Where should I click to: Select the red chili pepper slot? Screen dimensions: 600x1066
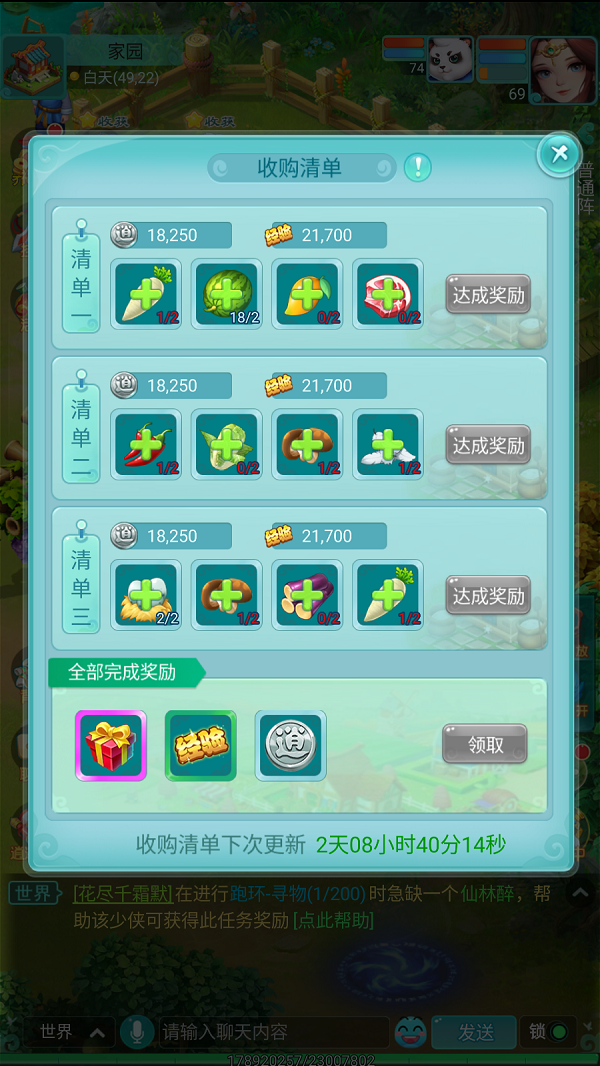coord(147,444)
